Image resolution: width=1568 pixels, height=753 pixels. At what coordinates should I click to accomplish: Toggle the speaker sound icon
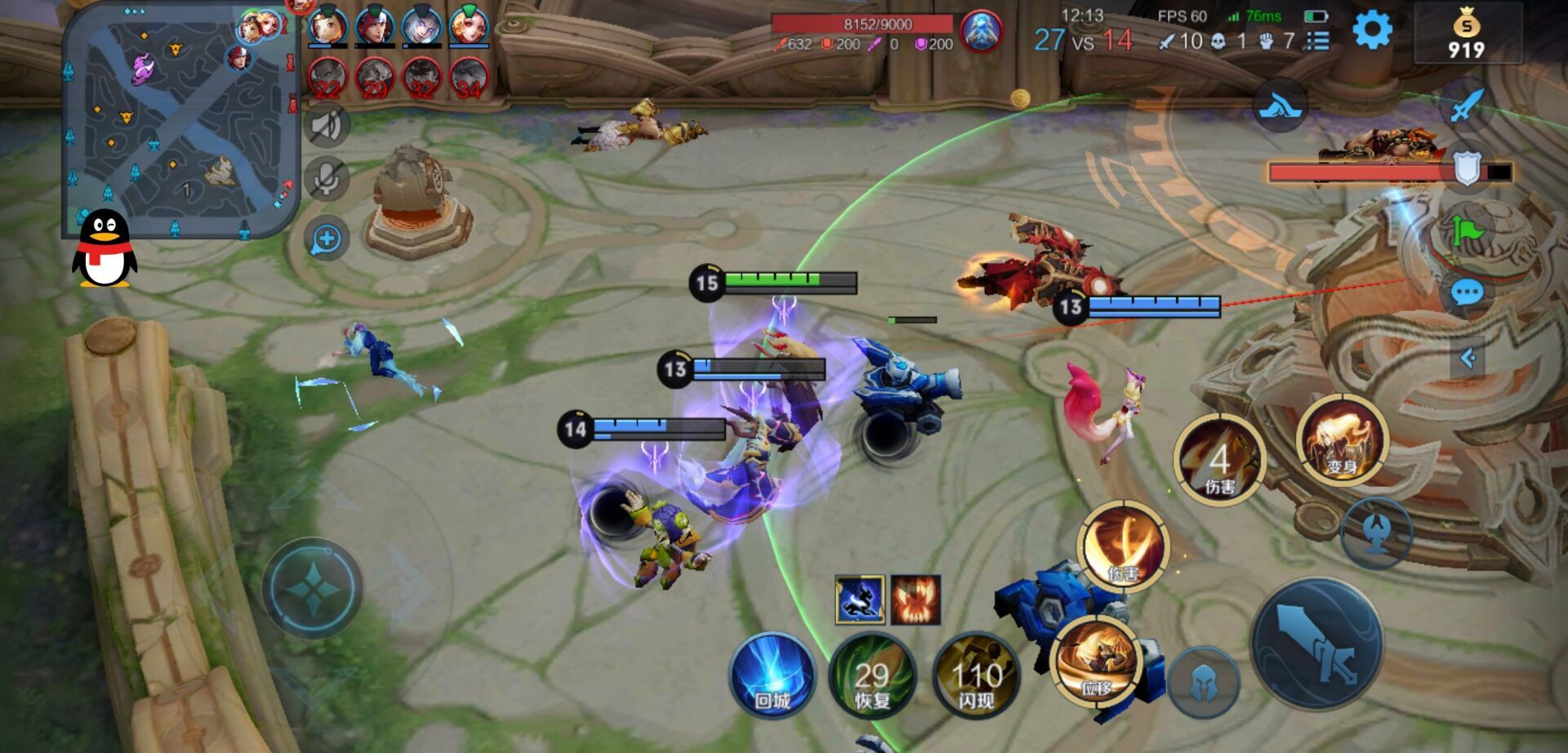[327, 125]
